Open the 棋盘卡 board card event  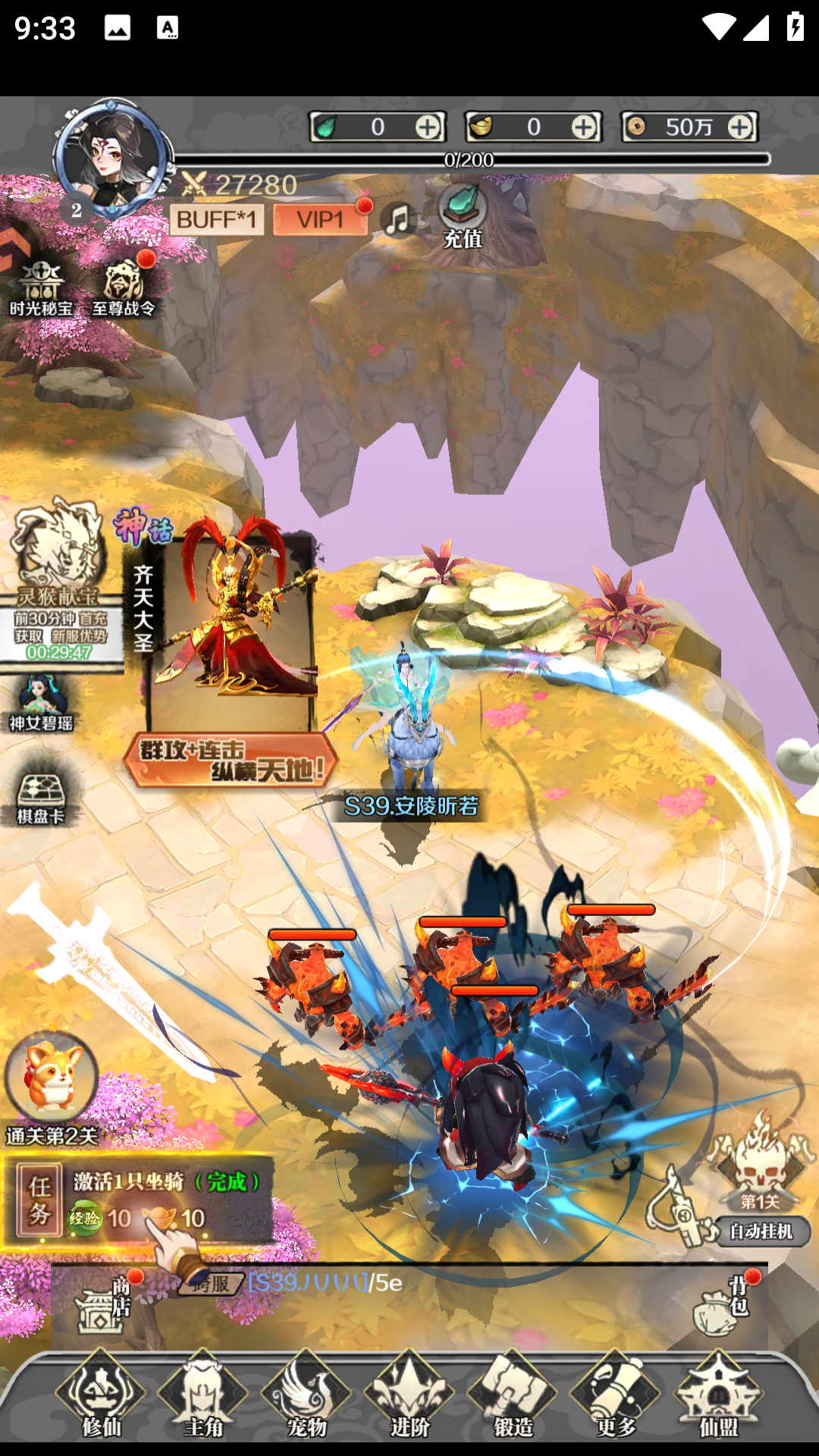coord(41,798)
